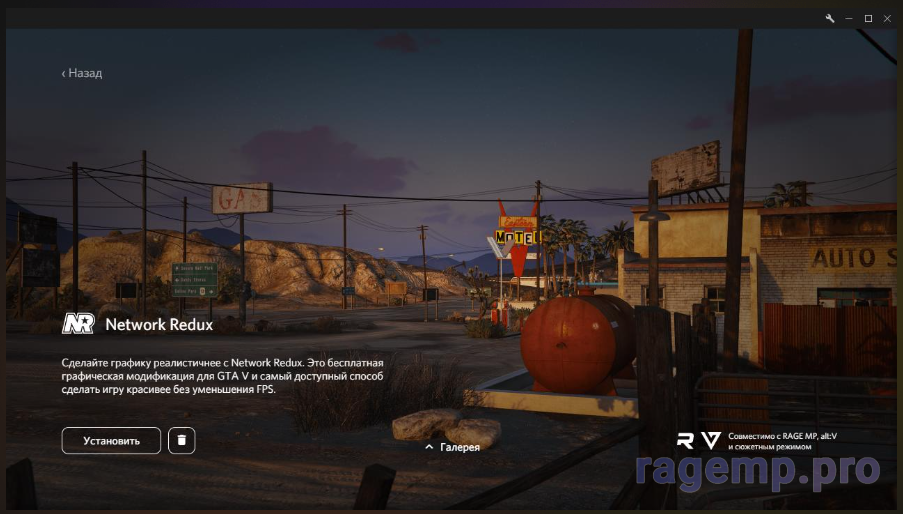Click the Установить button

[x=111, y=440]
